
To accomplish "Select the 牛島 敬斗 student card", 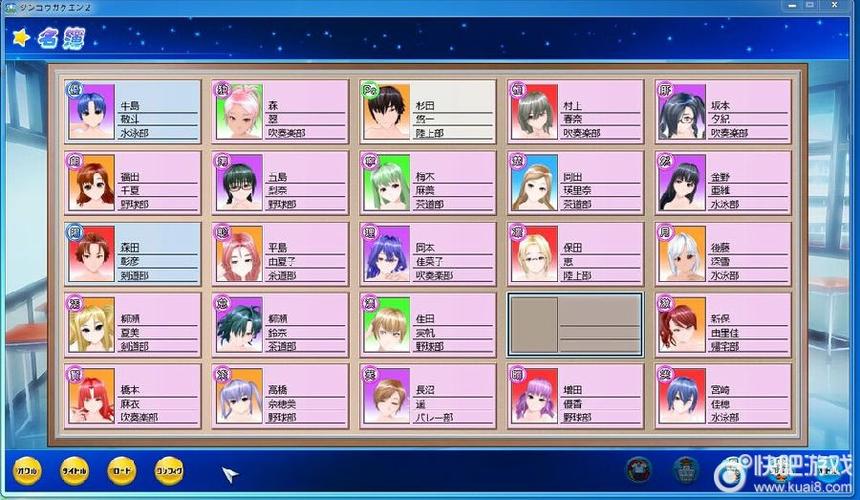I will (x=134, y=111).
